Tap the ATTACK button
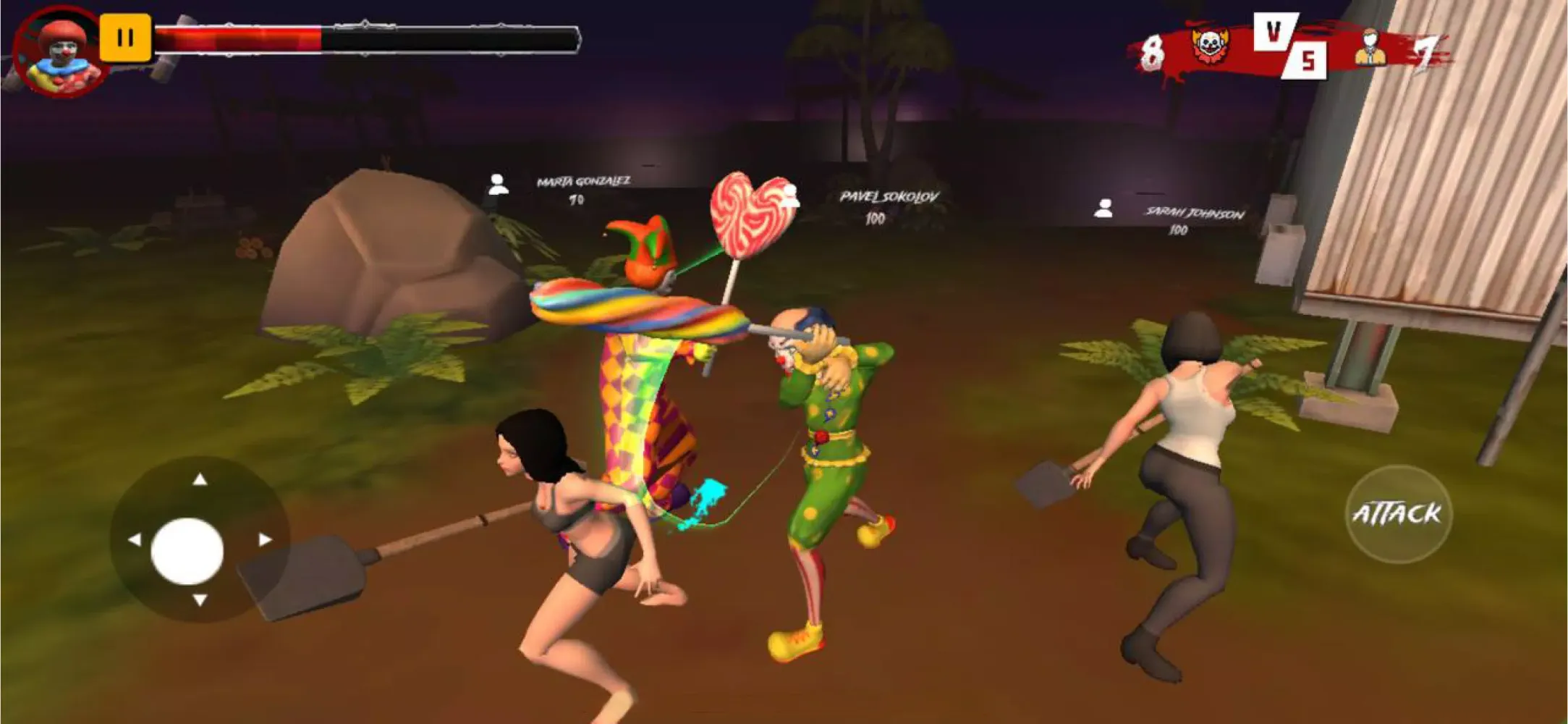The height and width of the screenshot is (724, 1568). pyautogui.click(x=1397, y=513)
